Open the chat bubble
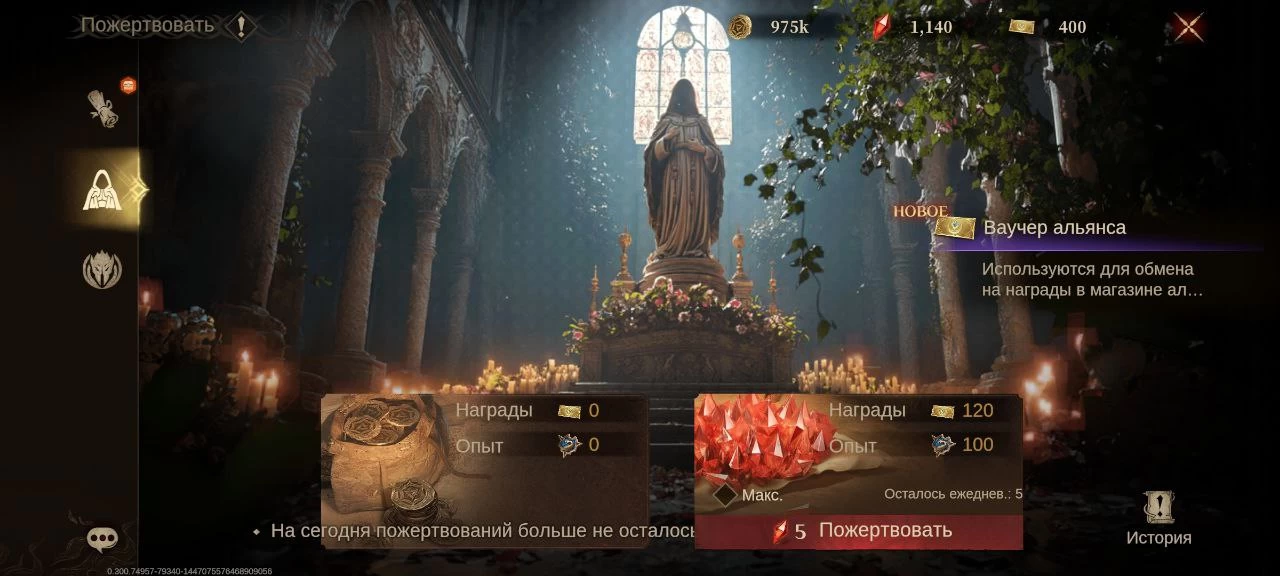This screenshot has width=1280, height=576. pyautogui.click(x=102, y=539)
